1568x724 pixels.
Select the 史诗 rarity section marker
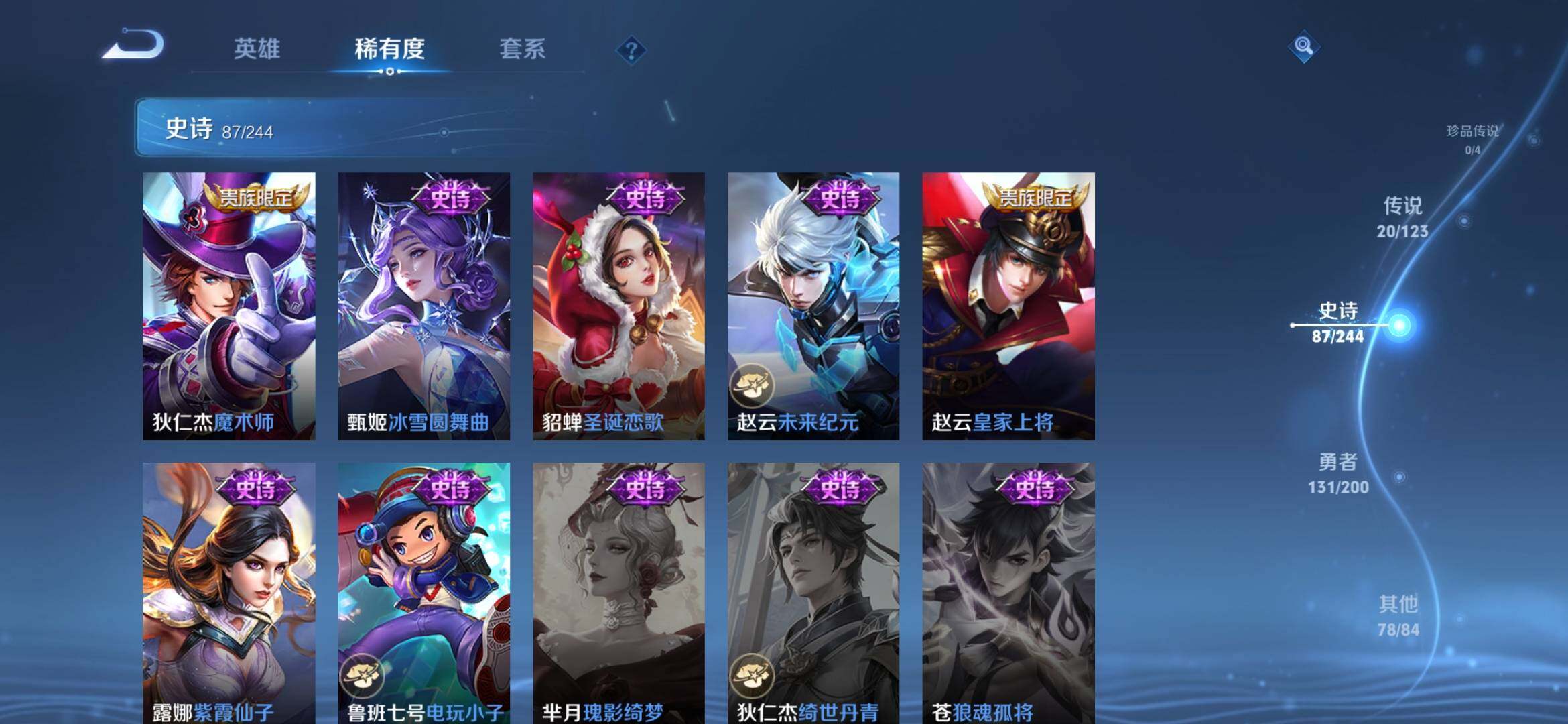1338,322
